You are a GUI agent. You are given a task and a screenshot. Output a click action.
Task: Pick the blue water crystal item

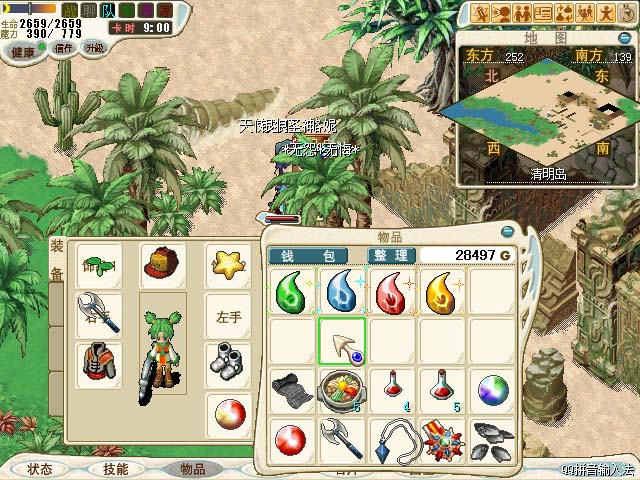[x=343, y=293]
